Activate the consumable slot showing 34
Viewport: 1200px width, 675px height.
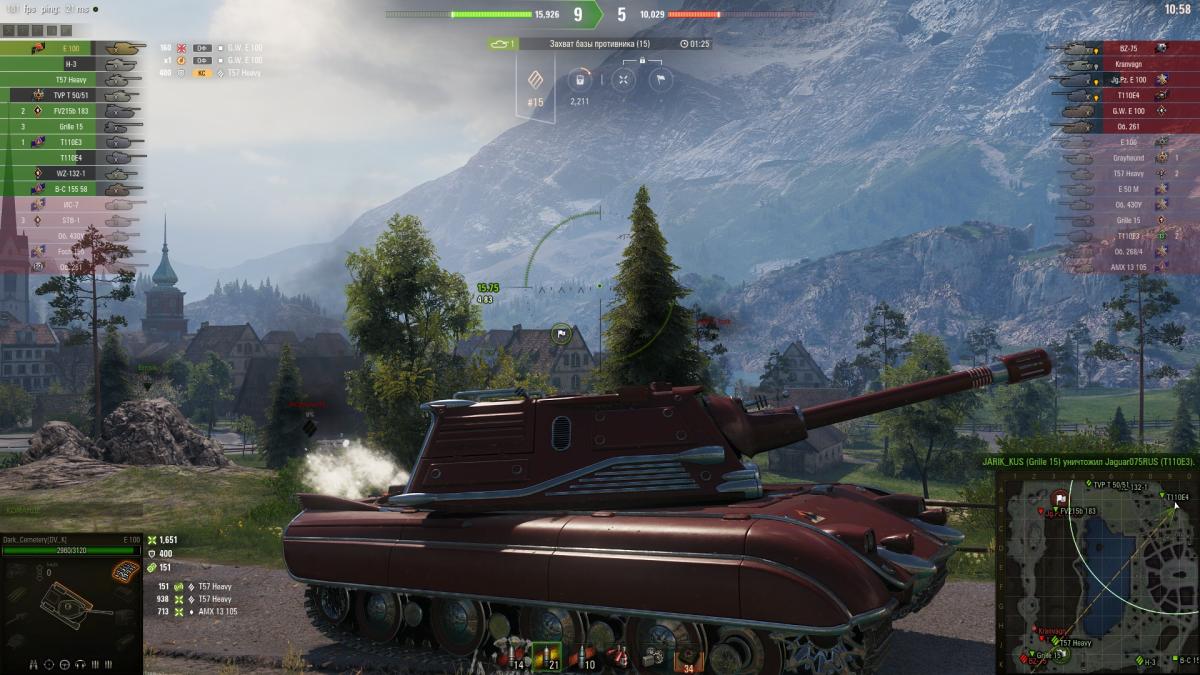point(687,657)
